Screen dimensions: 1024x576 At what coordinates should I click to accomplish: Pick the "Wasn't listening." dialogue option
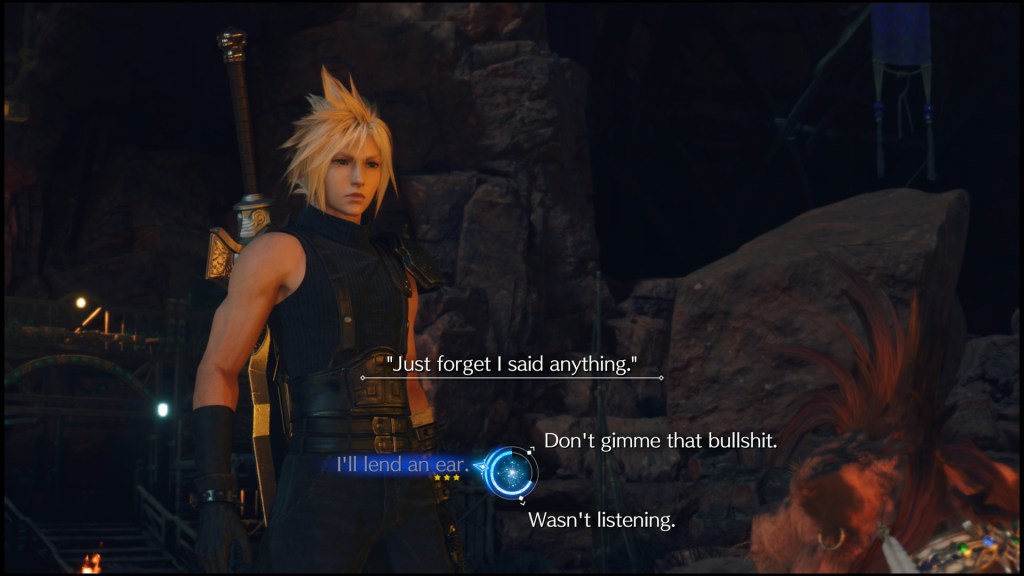(601, 520)
